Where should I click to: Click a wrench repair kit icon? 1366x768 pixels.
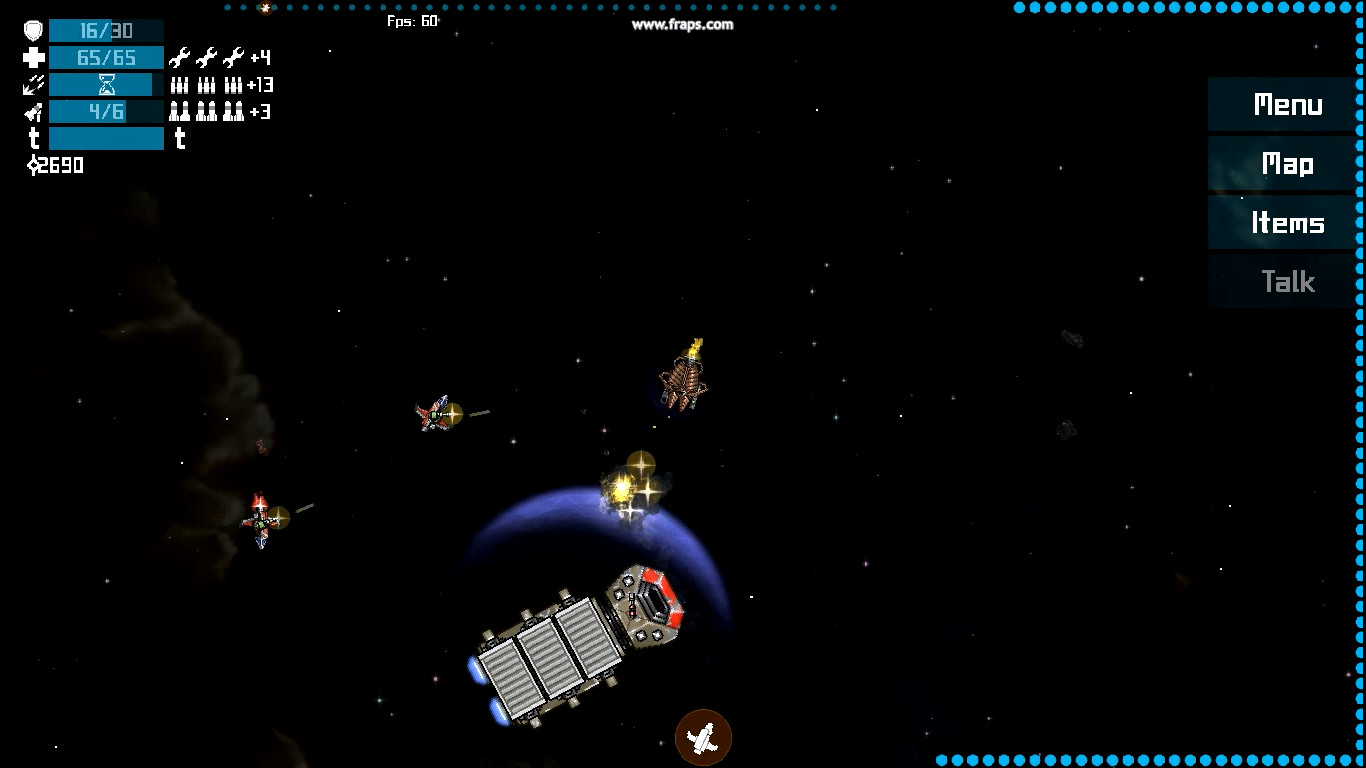pyautogui.click(x=180, y=57)
